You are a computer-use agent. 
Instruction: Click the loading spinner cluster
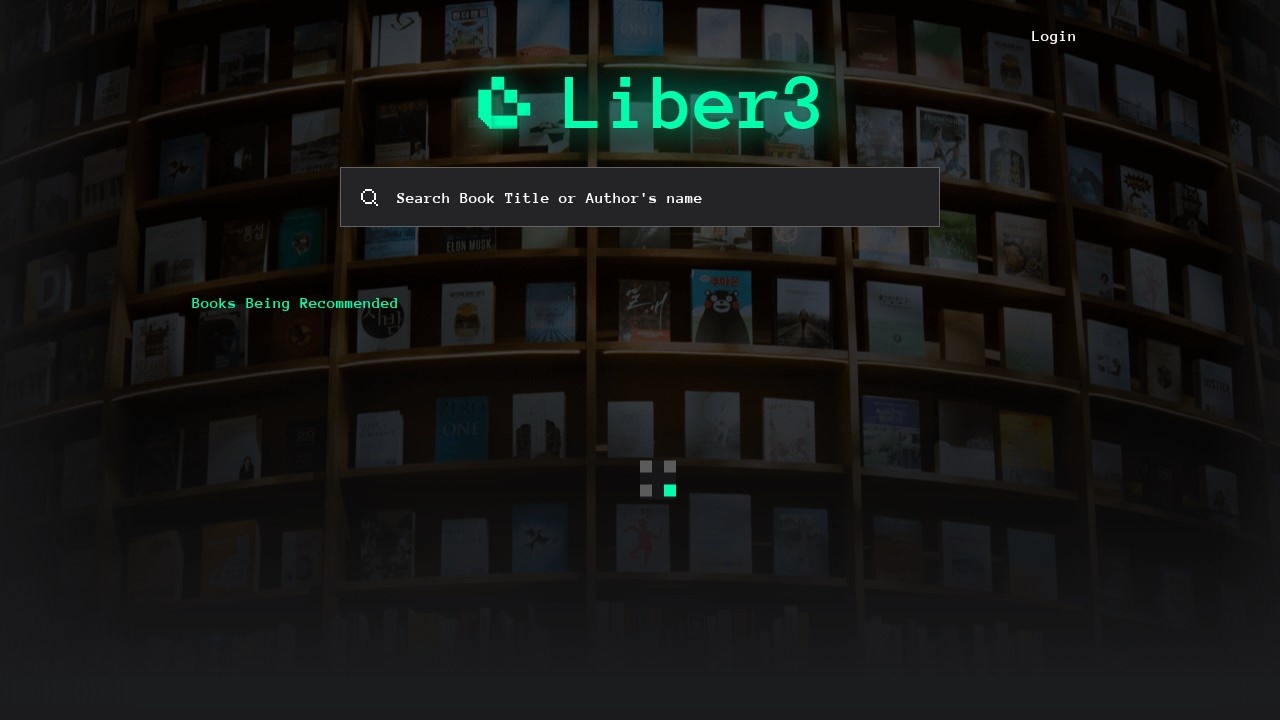pos(658,478)
